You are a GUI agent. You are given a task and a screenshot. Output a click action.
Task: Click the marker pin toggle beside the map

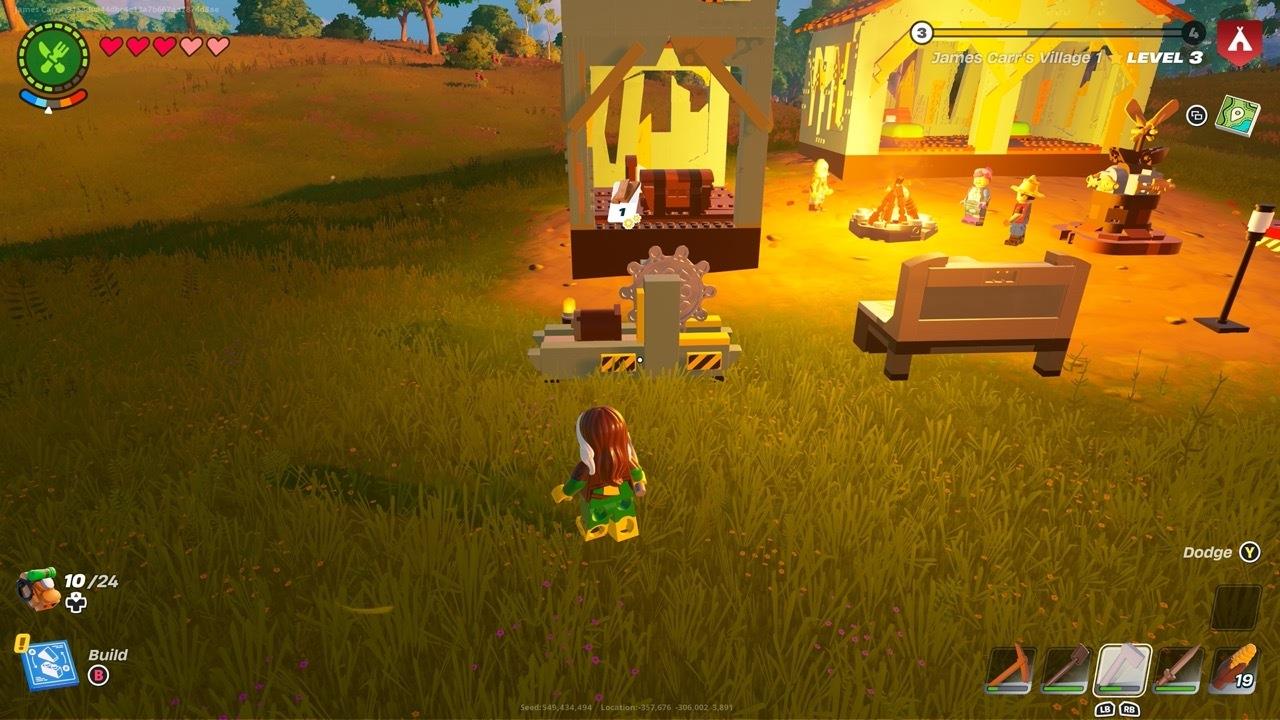[1196, 116]
